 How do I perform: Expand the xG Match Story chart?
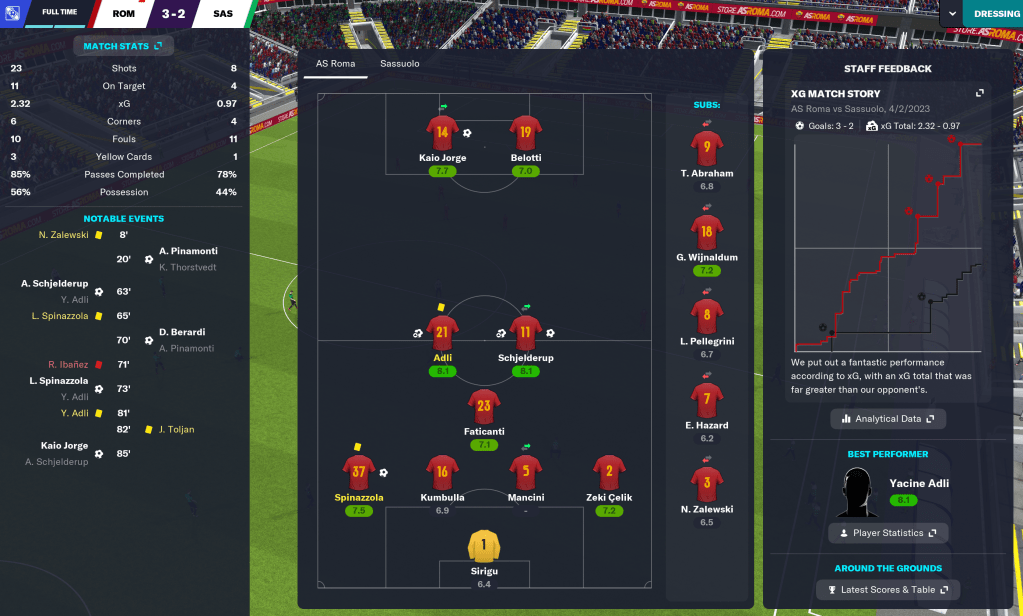[x=980, y=93]
